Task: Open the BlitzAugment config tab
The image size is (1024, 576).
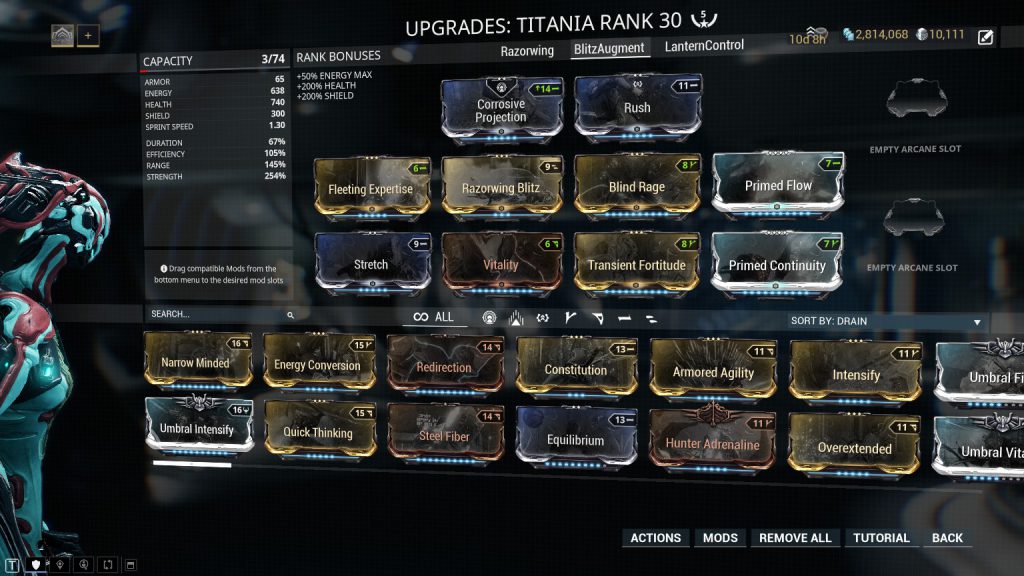Action: pyautogui.click(x=610, y=48)
